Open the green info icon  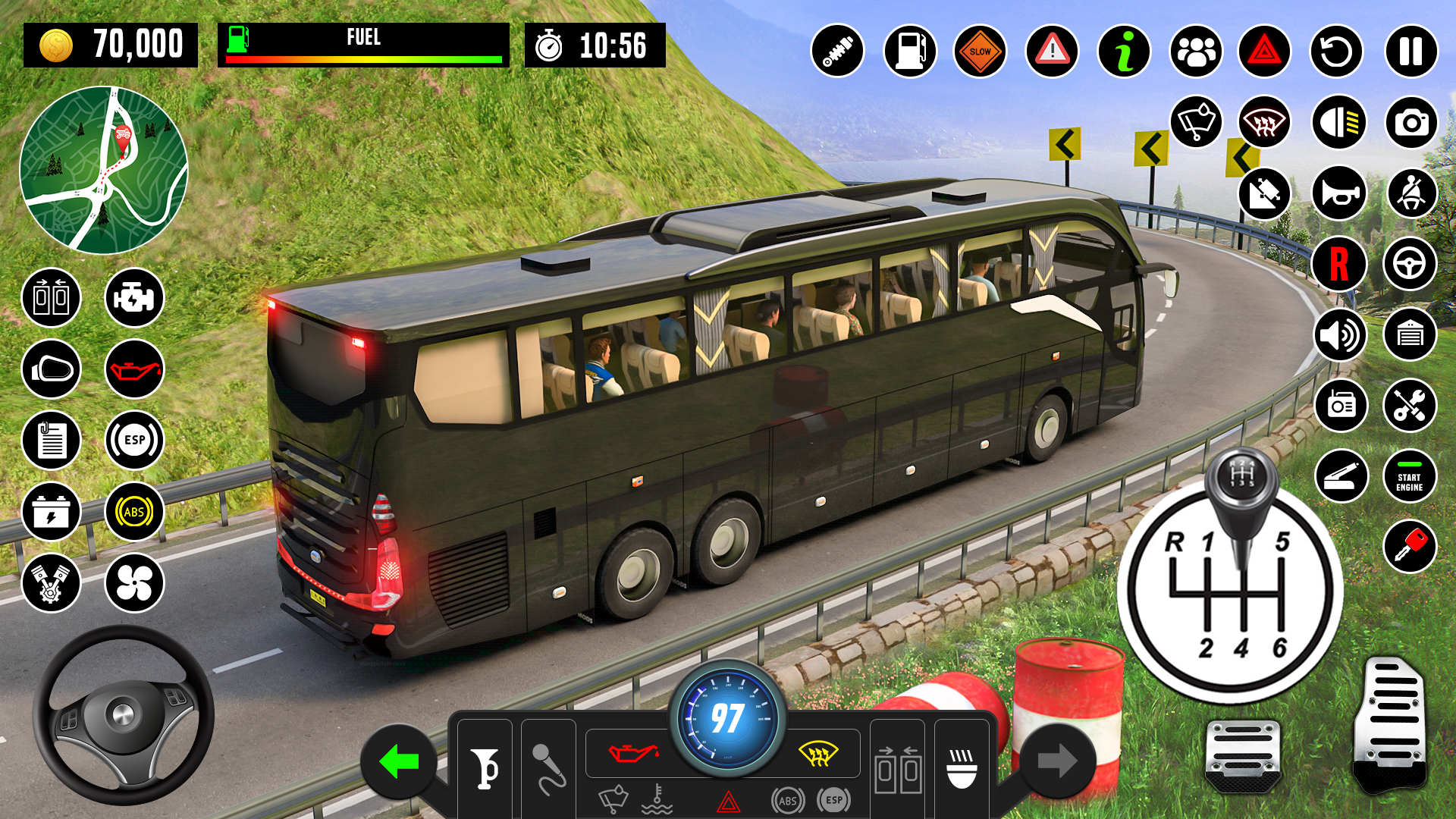pyautogui.click(x=1124, y=52)
